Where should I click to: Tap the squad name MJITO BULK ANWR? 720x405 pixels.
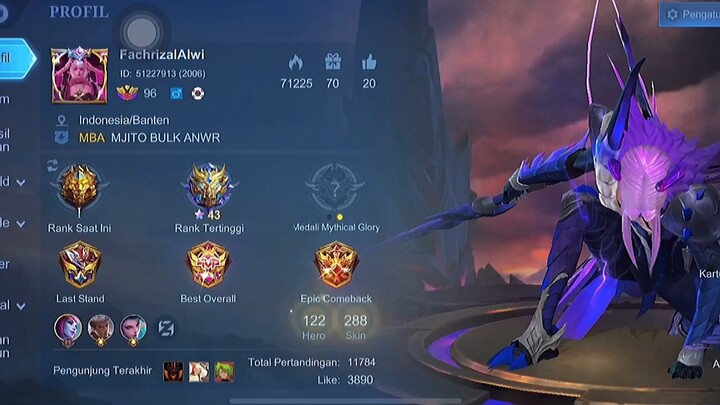tap(166, 137)
